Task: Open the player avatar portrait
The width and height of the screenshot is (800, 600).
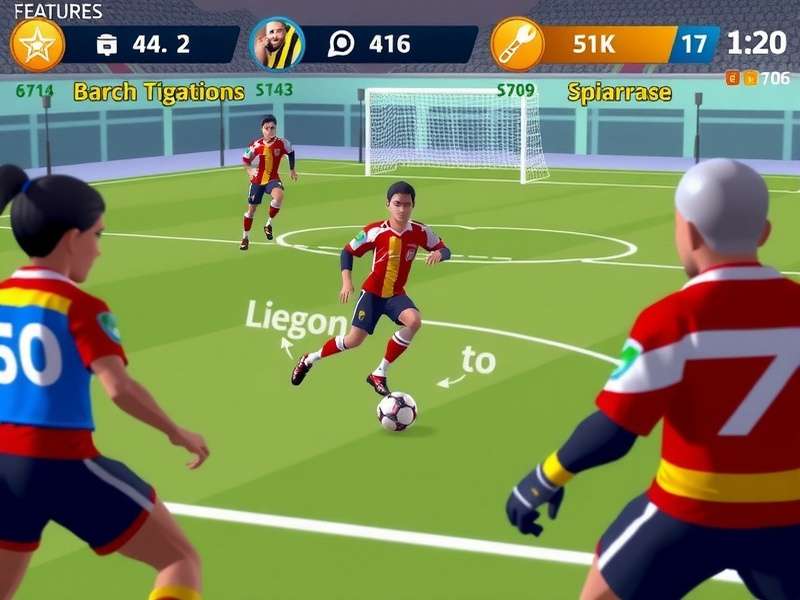Action: point(276,44)
